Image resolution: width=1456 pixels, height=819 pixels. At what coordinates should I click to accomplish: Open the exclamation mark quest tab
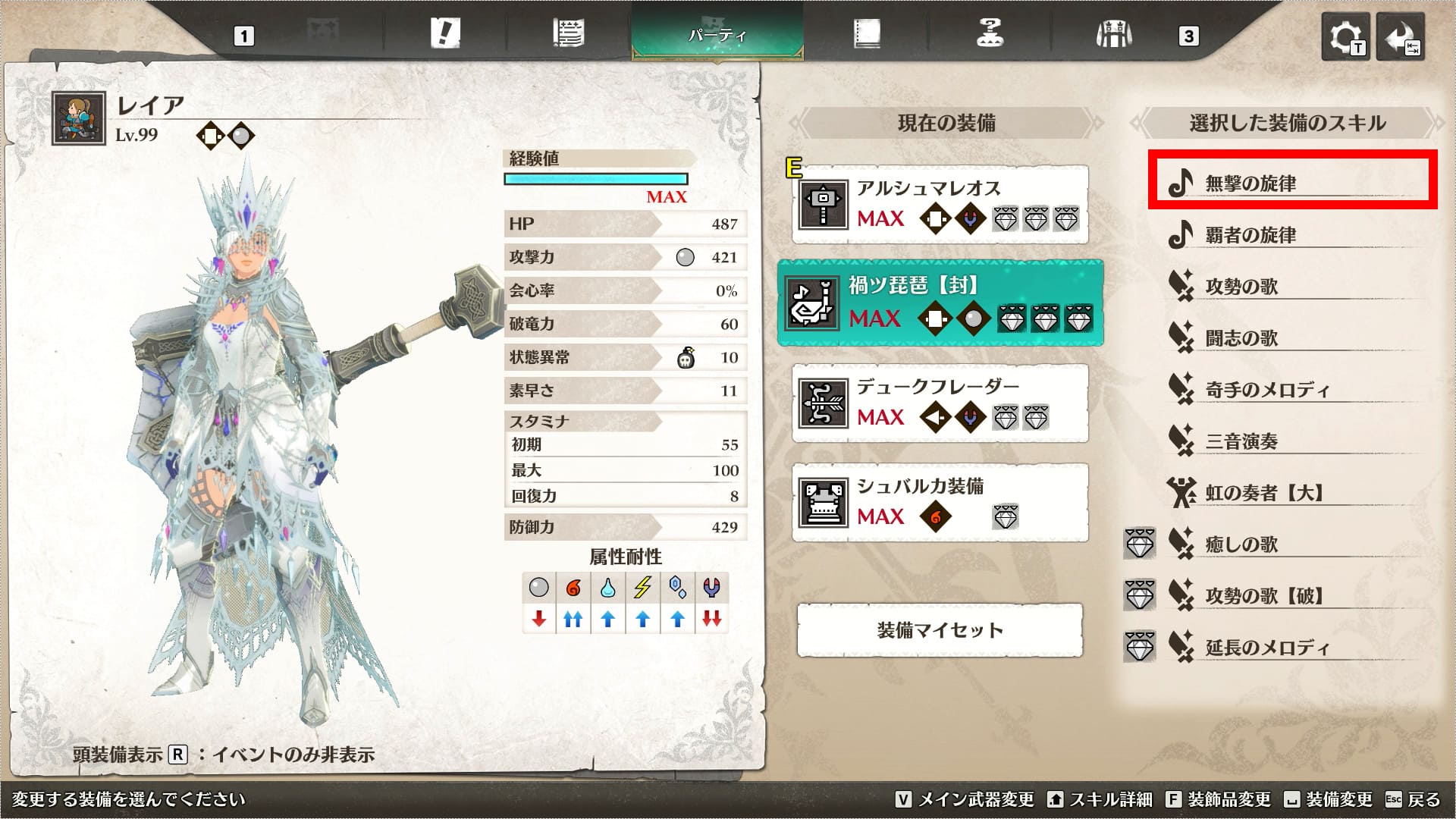tap(444, 34)
